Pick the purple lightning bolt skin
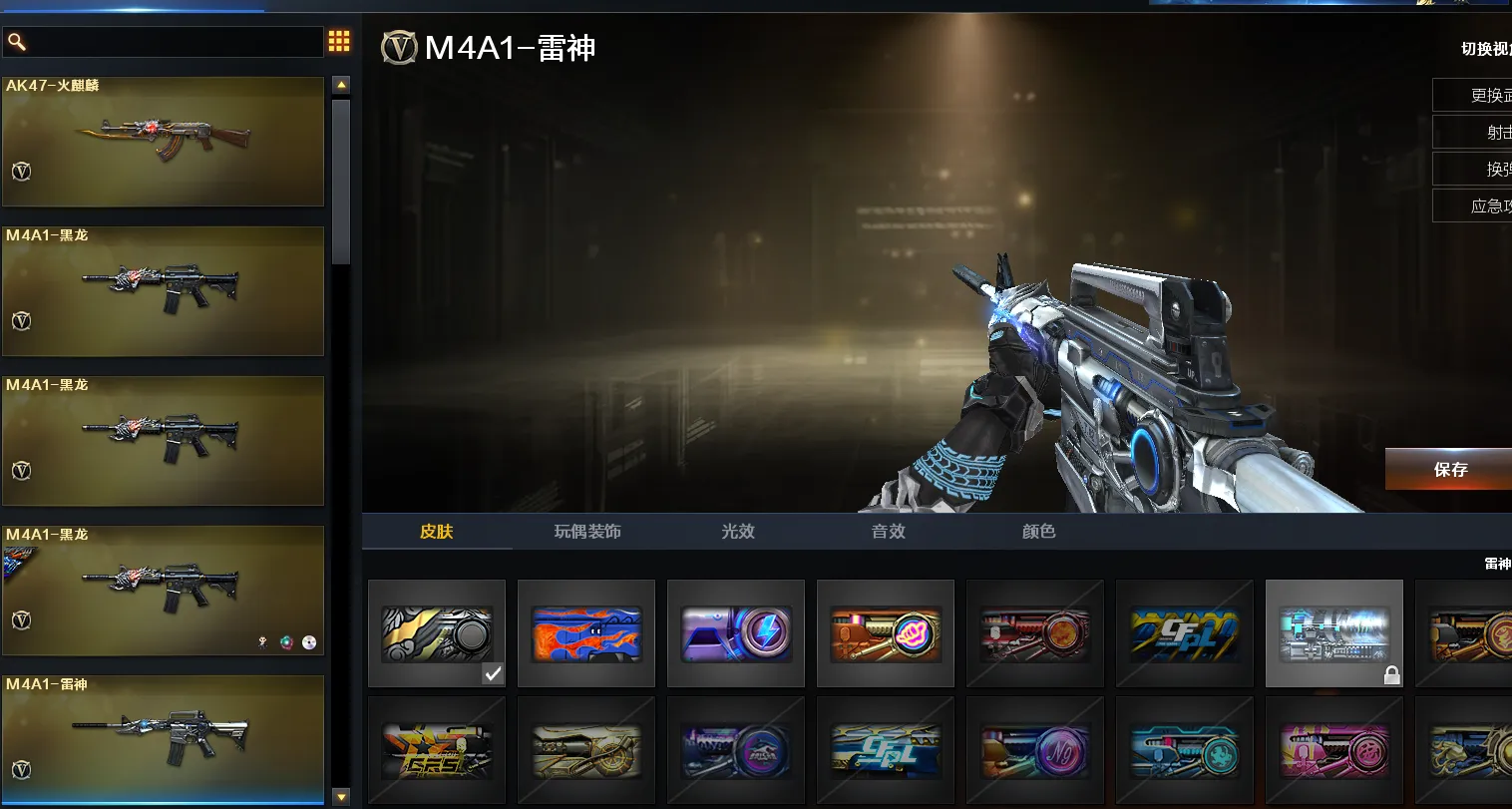The height and width of the screenshot is (809, 1512). (x=736, y=633)
